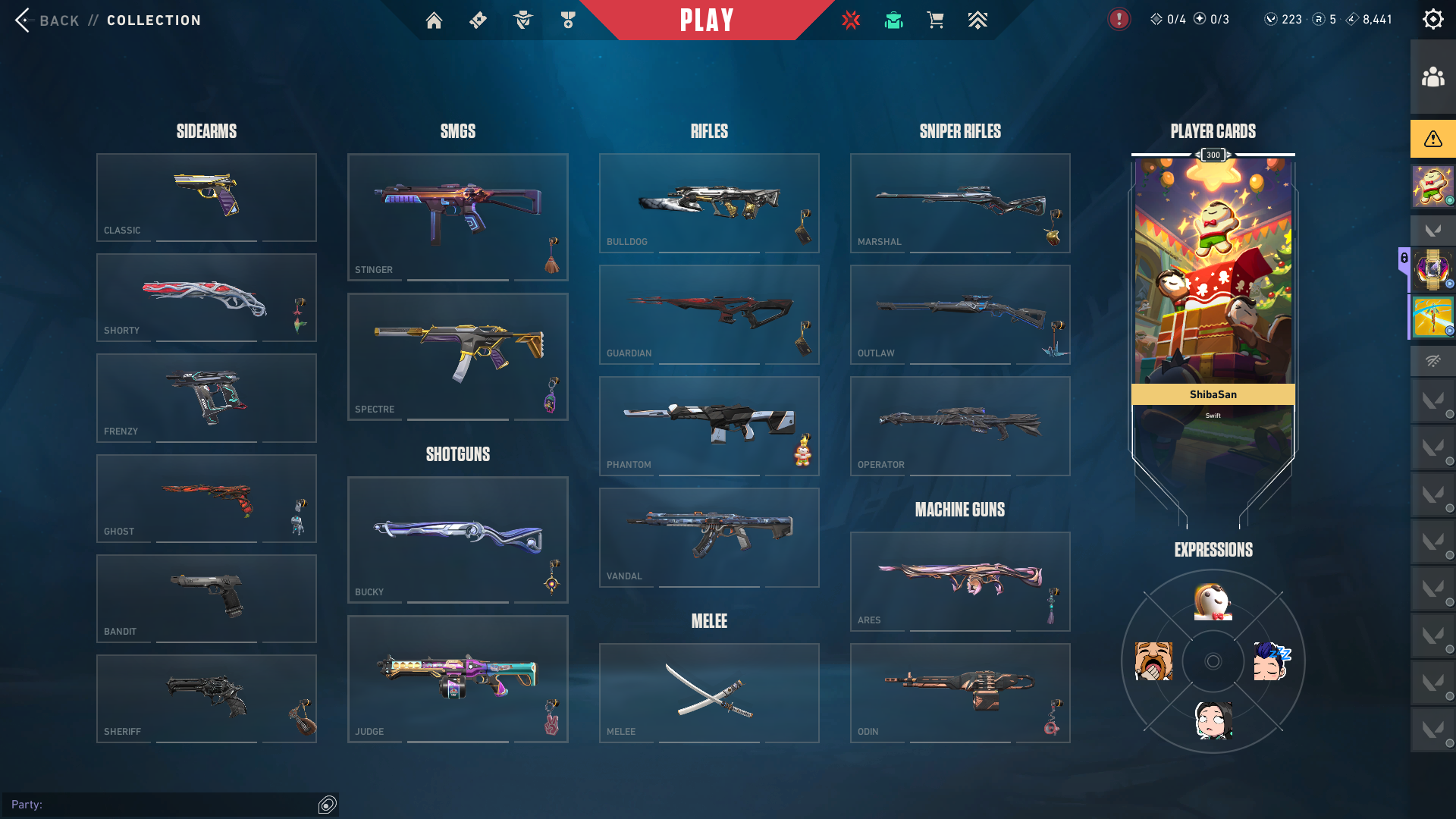1456x819 pixels.
Task: Choose the Operator sniper rifle slot
Action: point(960,425)
